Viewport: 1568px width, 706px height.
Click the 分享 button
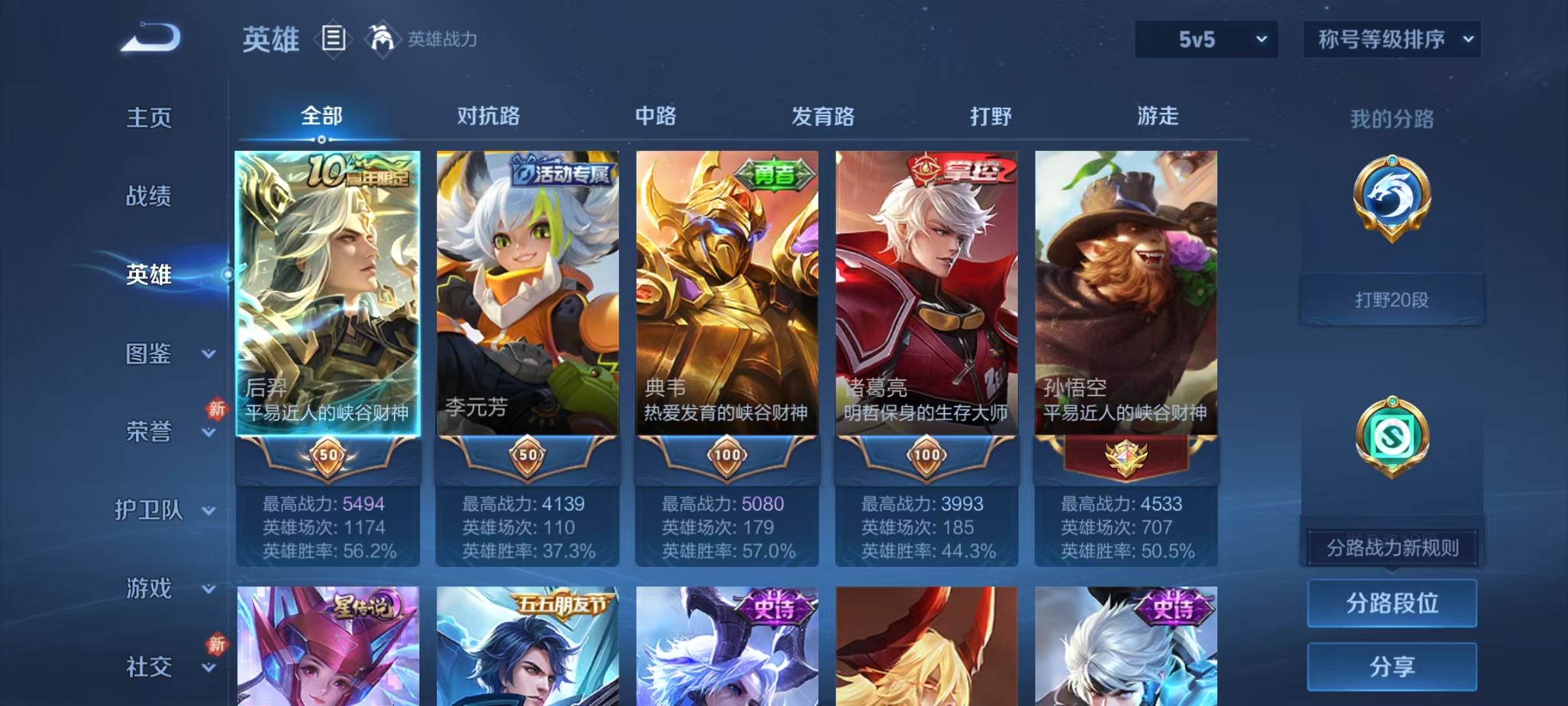[1392, 665]
